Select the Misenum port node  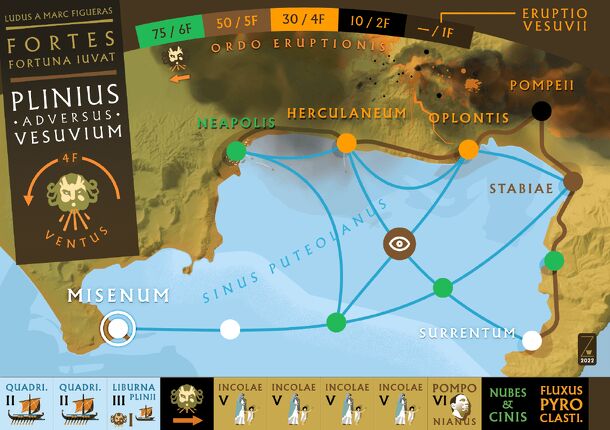pyautogui.click(x=118, y=327)
